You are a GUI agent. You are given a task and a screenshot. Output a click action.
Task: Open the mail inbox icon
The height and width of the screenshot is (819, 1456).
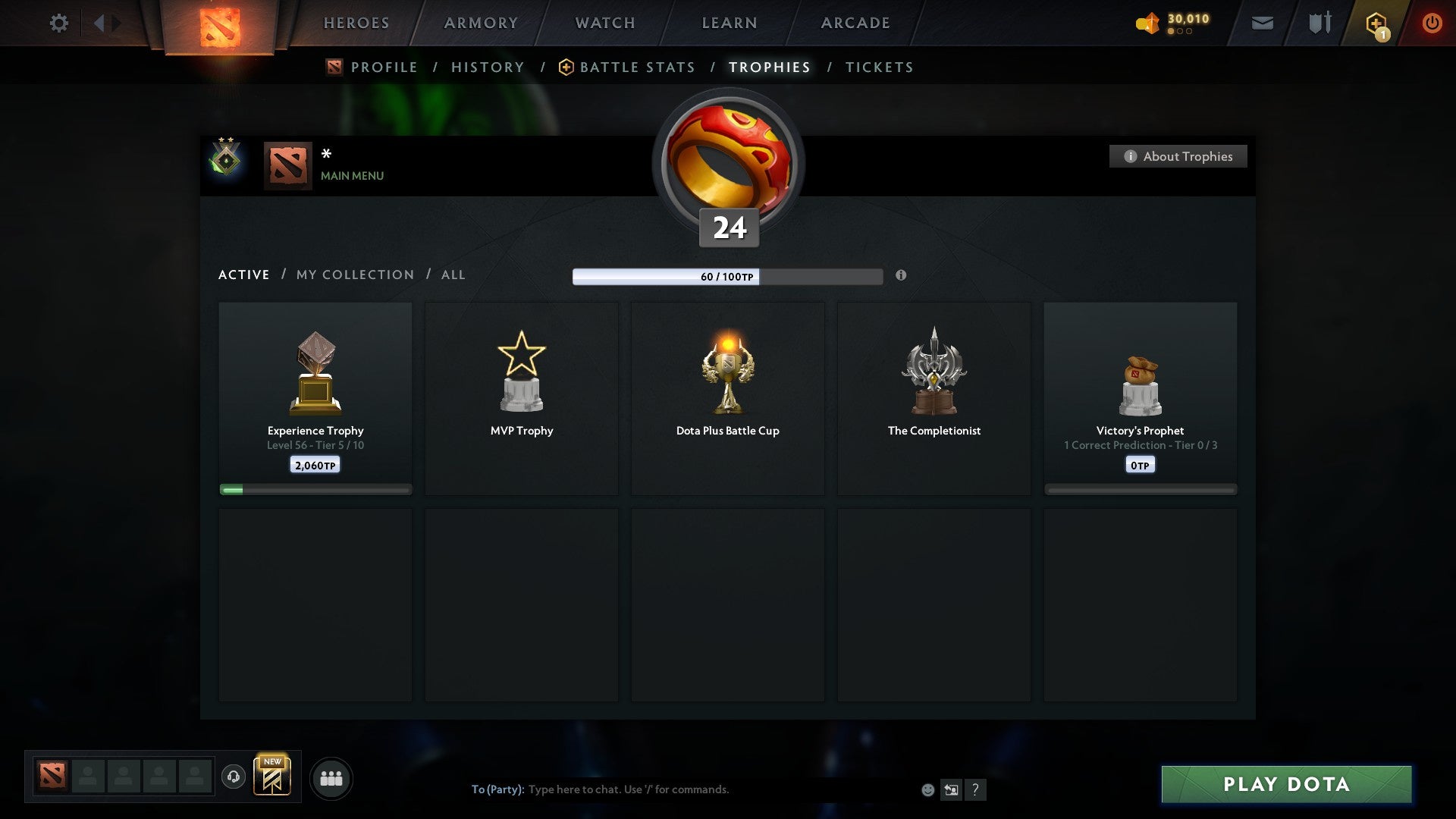tap(1263, 23)
